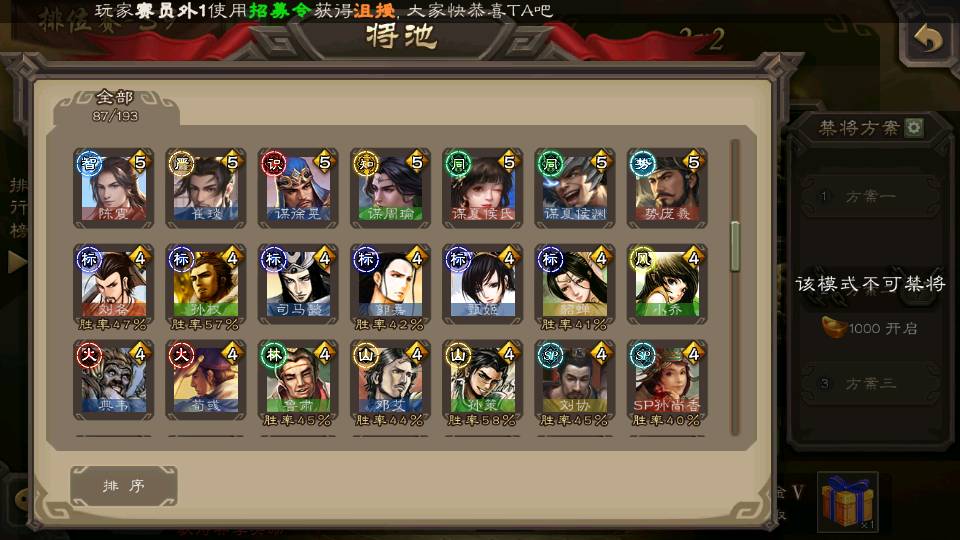Image resolution: width=960 pixels, height=540 pixels.
Task: Open the blue-ribbon gift box
Action: (x=847, y=502)
